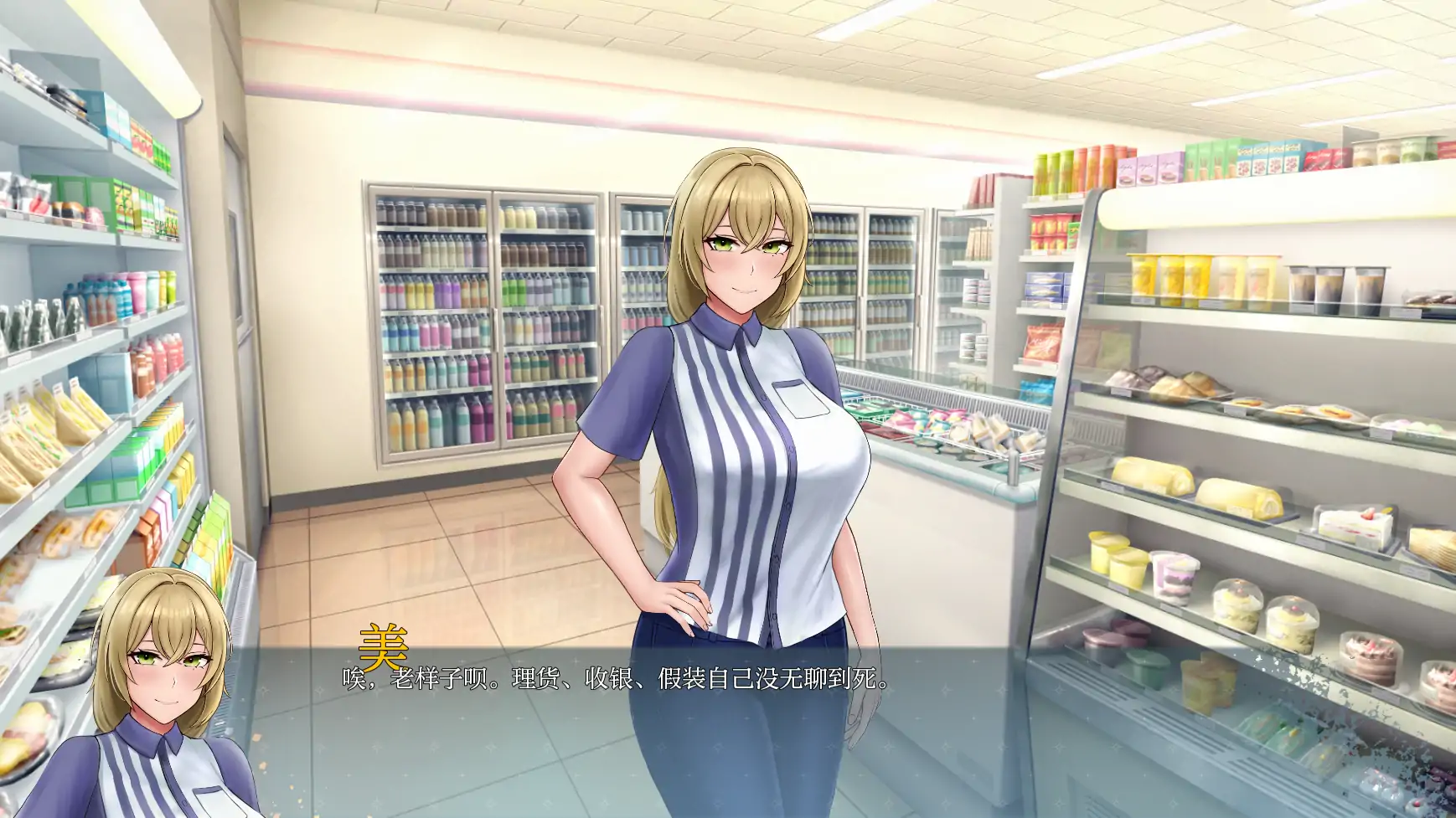
Task: Click the clerk's face to advance dialogue
Action: (746, 260)
